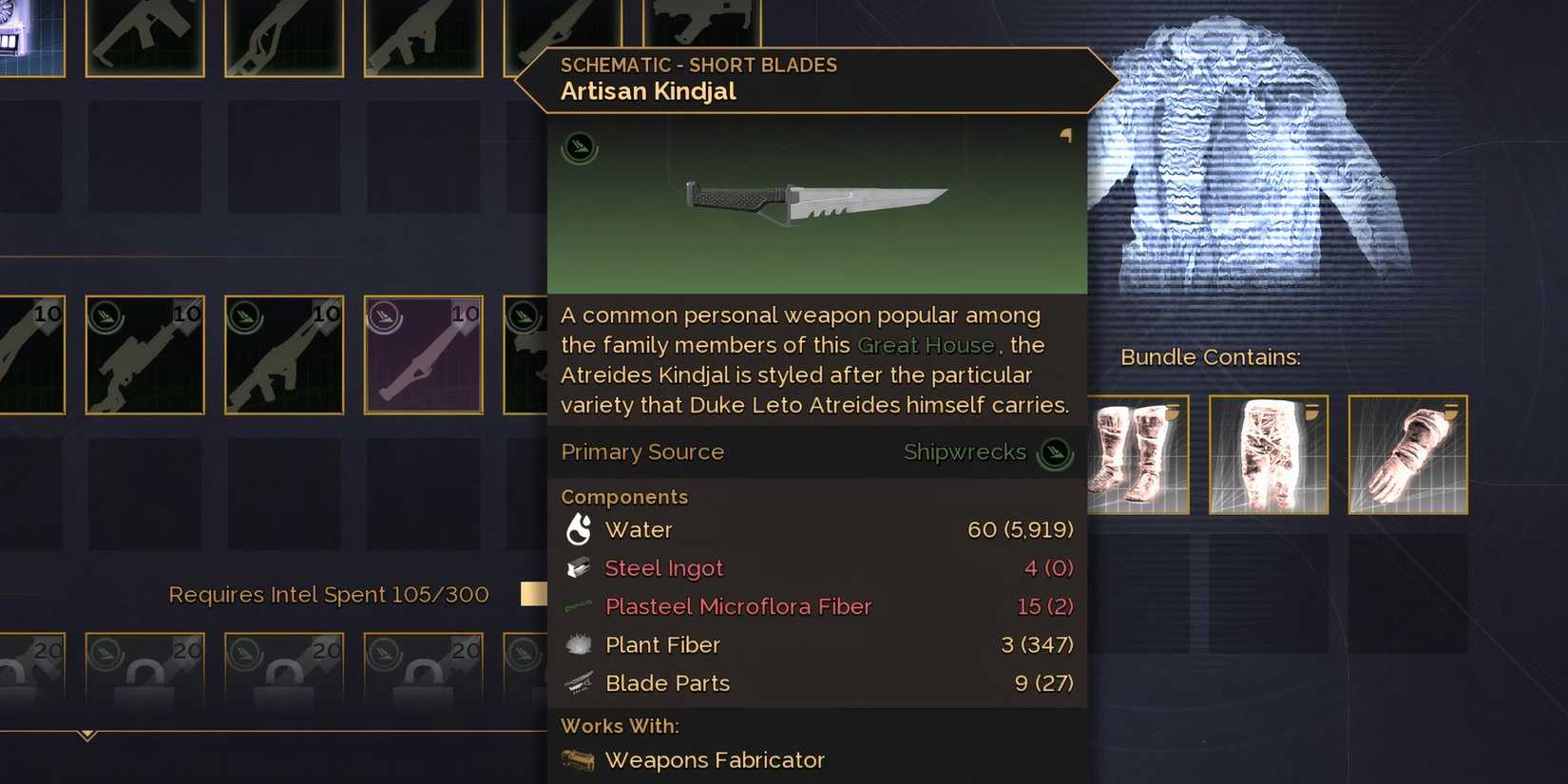Click the Steel Ingot component icon
This screenshot has width=1568, height=784.
(582, 567)
